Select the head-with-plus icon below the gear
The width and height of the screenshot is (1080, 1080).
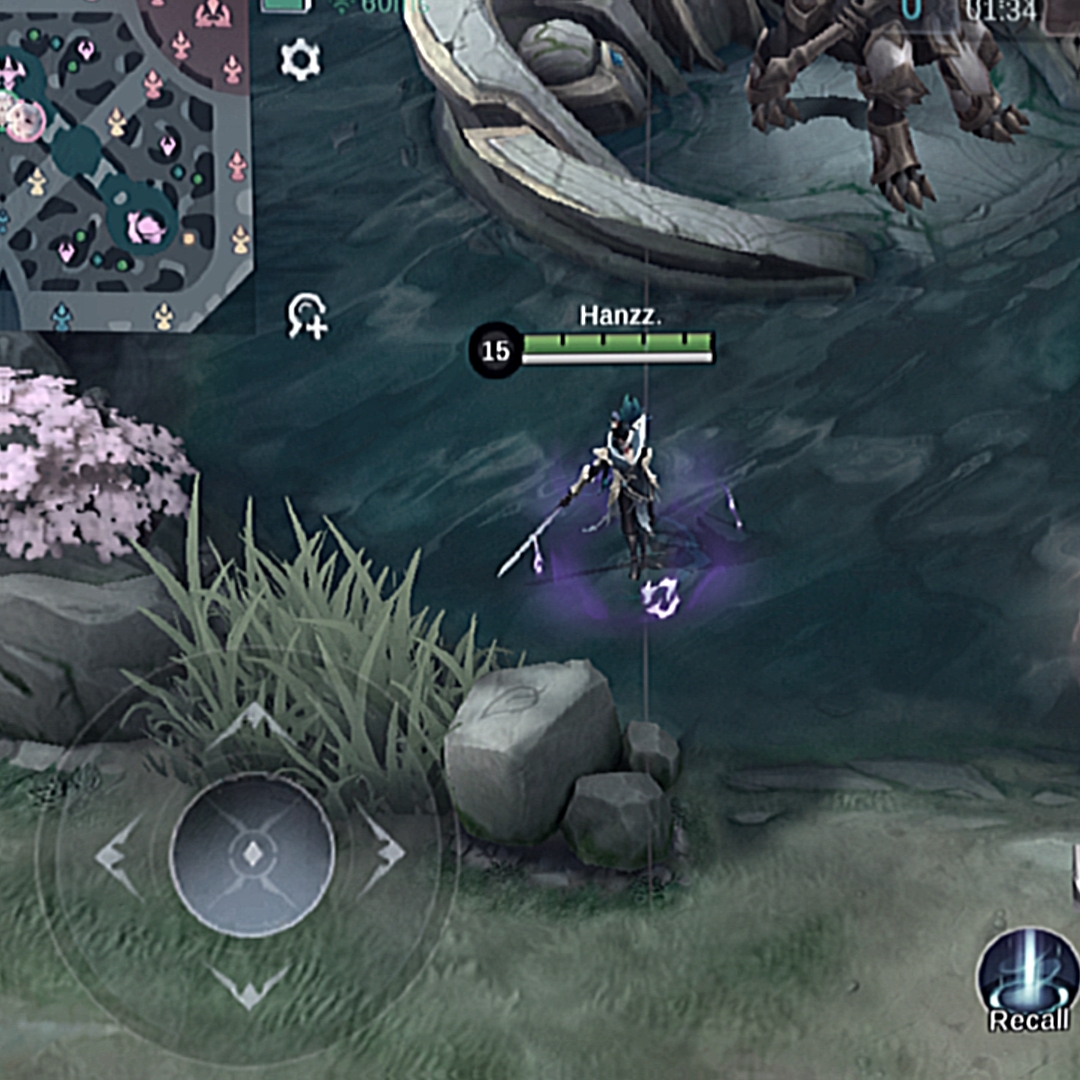point(307,316)
